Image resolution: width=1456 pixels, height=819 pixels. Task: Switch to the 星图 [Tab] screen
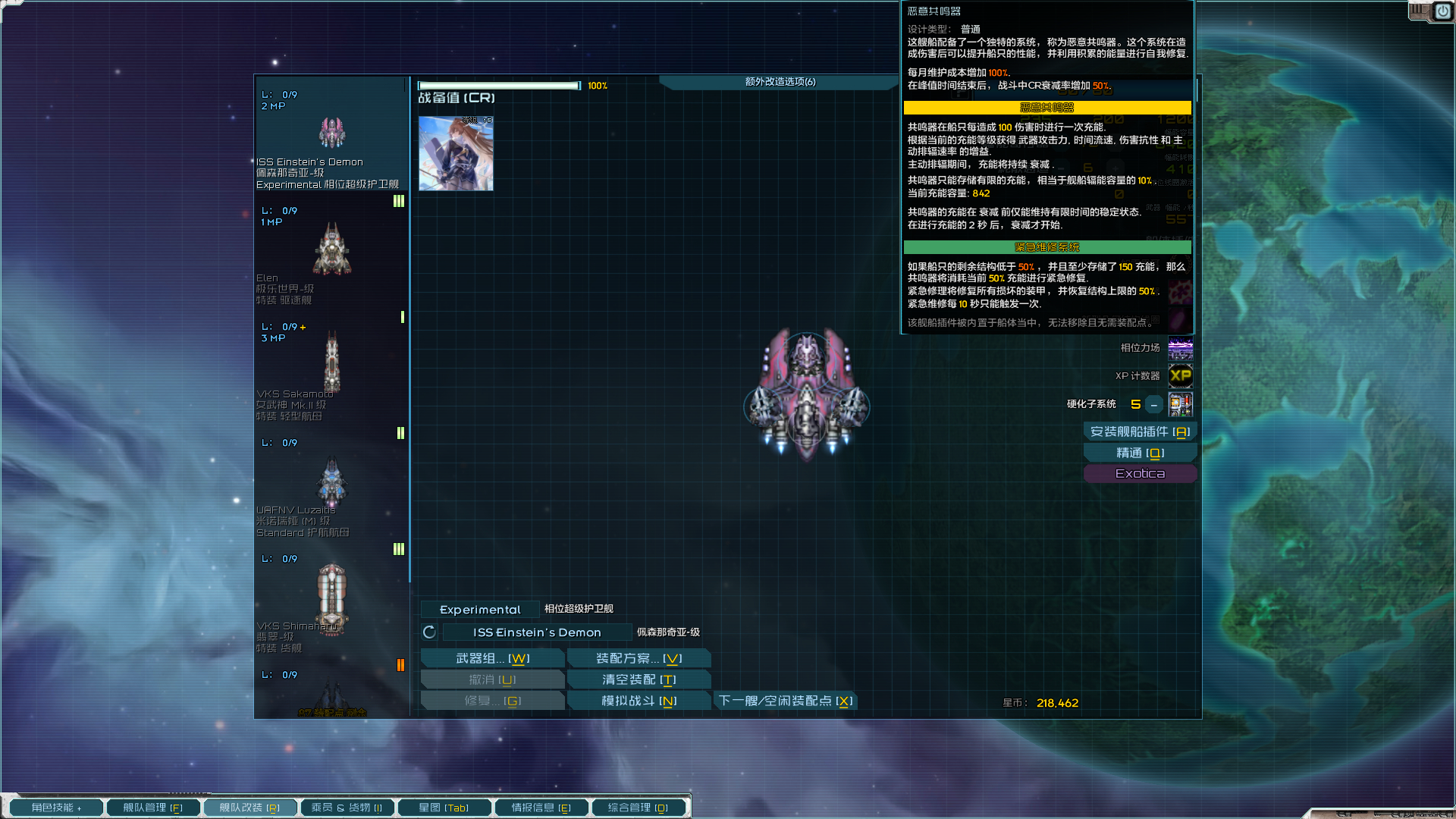[444, 807]
